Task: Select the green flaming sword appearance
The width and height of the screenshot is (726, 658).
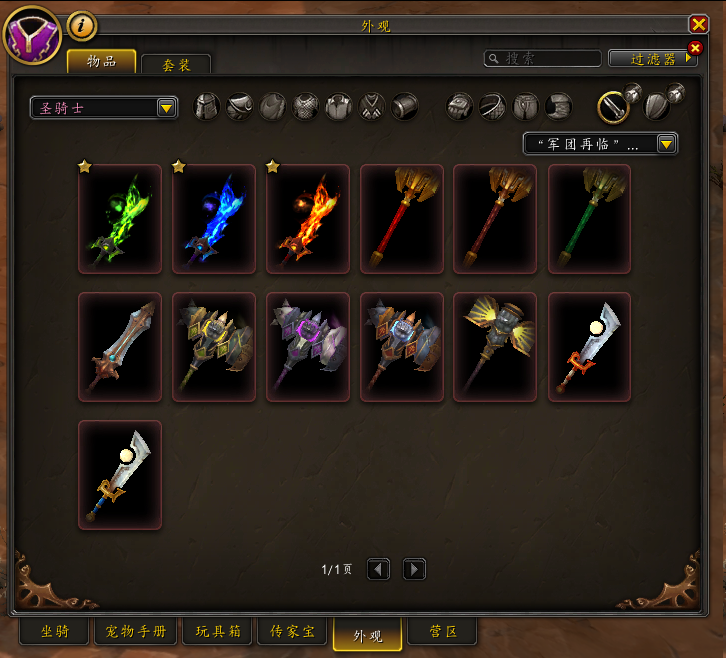Action: point(120,219)
